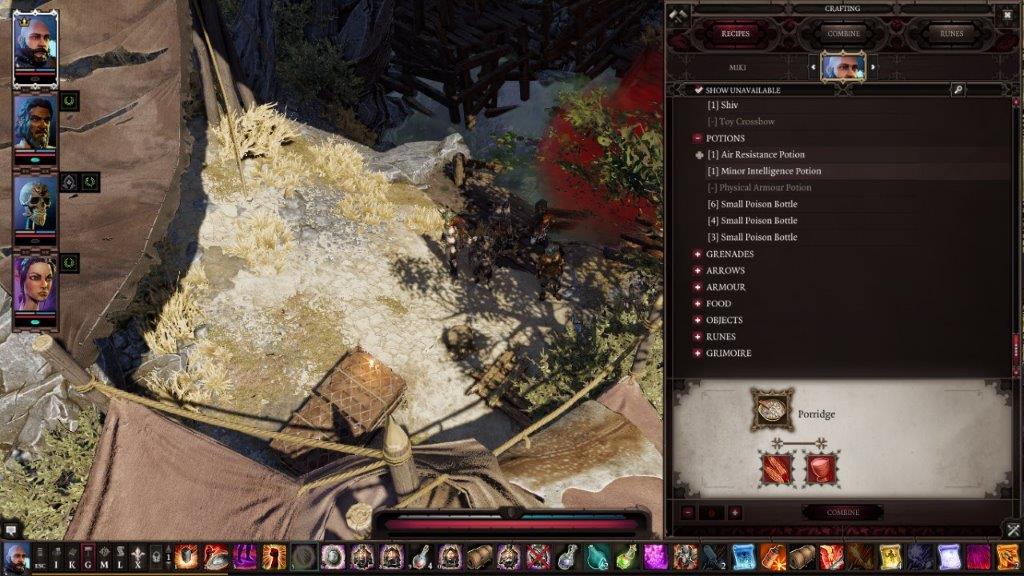Expand the Grenades category
The width and height of the screenshot is (1024, 576).
coord(697,254)
